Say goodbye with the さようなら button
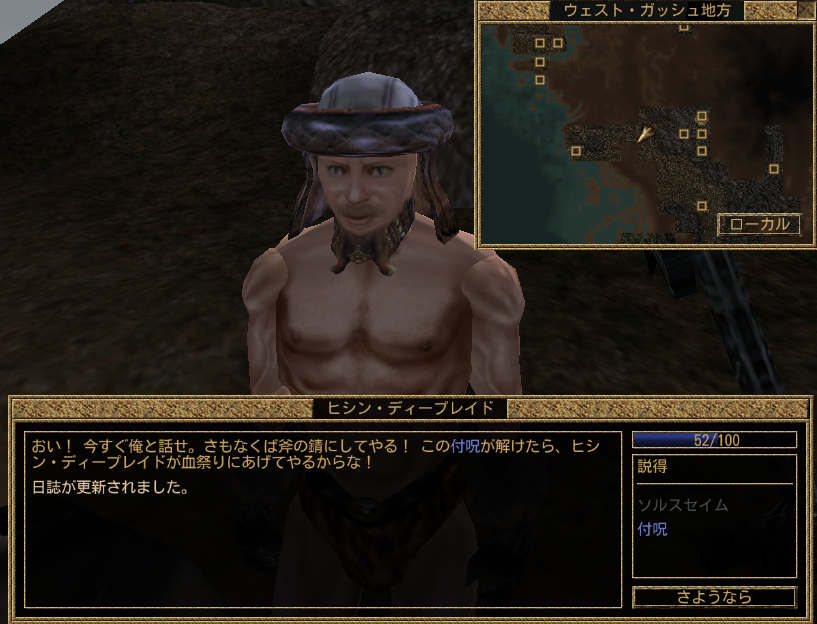The image size is (817, 624). pyautogui.click(x=714, y=597)
